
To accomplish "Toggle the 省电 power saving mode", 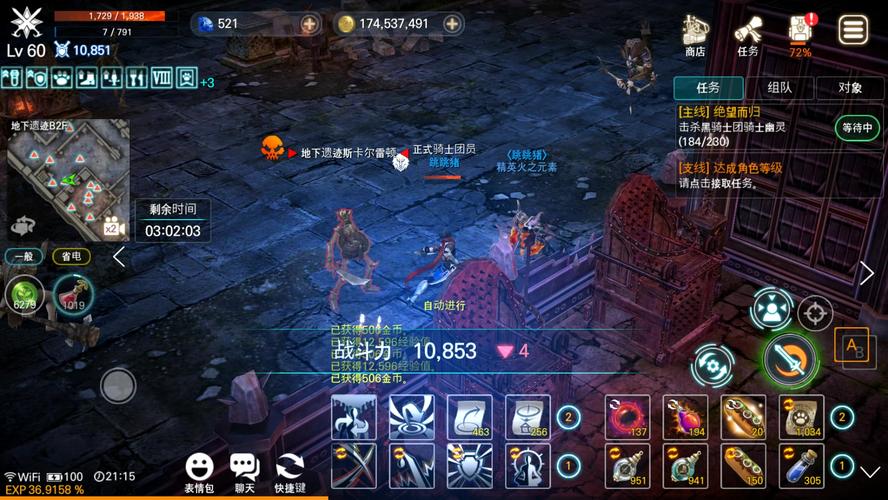I will (x=71, y=256).
